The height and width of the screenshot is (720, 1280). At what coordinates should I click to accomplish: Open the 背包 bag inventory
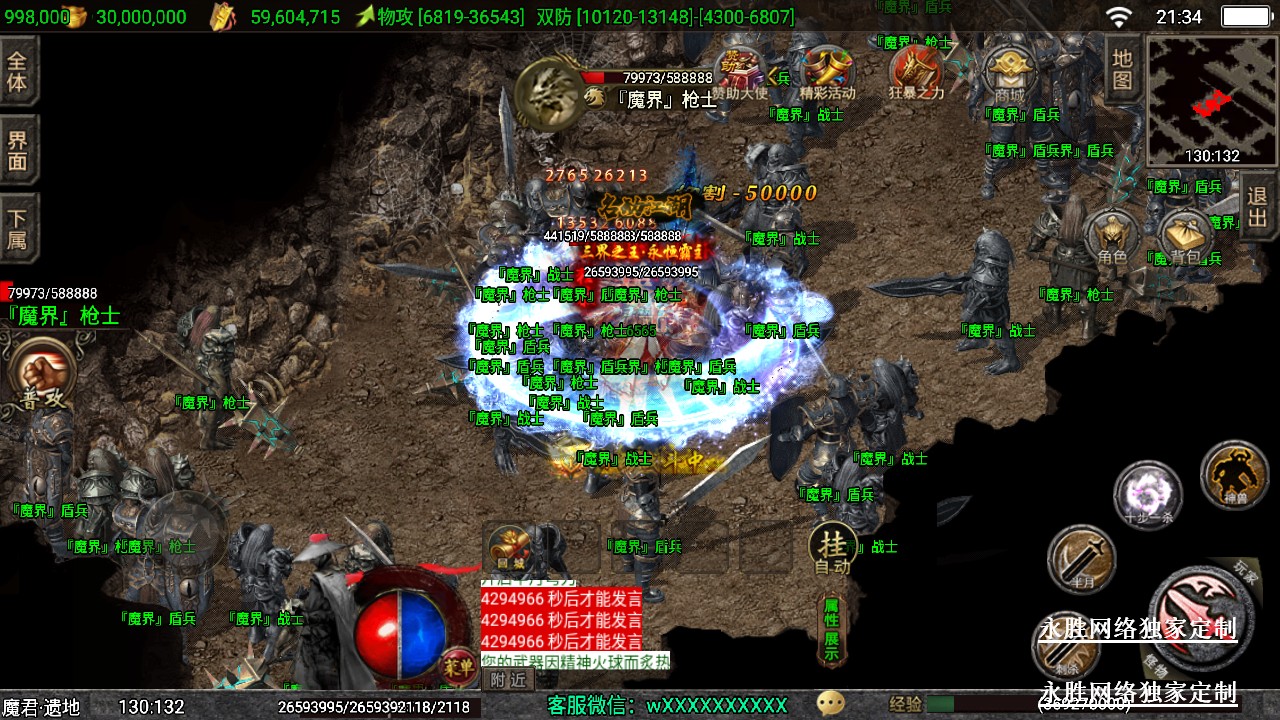1186,237
